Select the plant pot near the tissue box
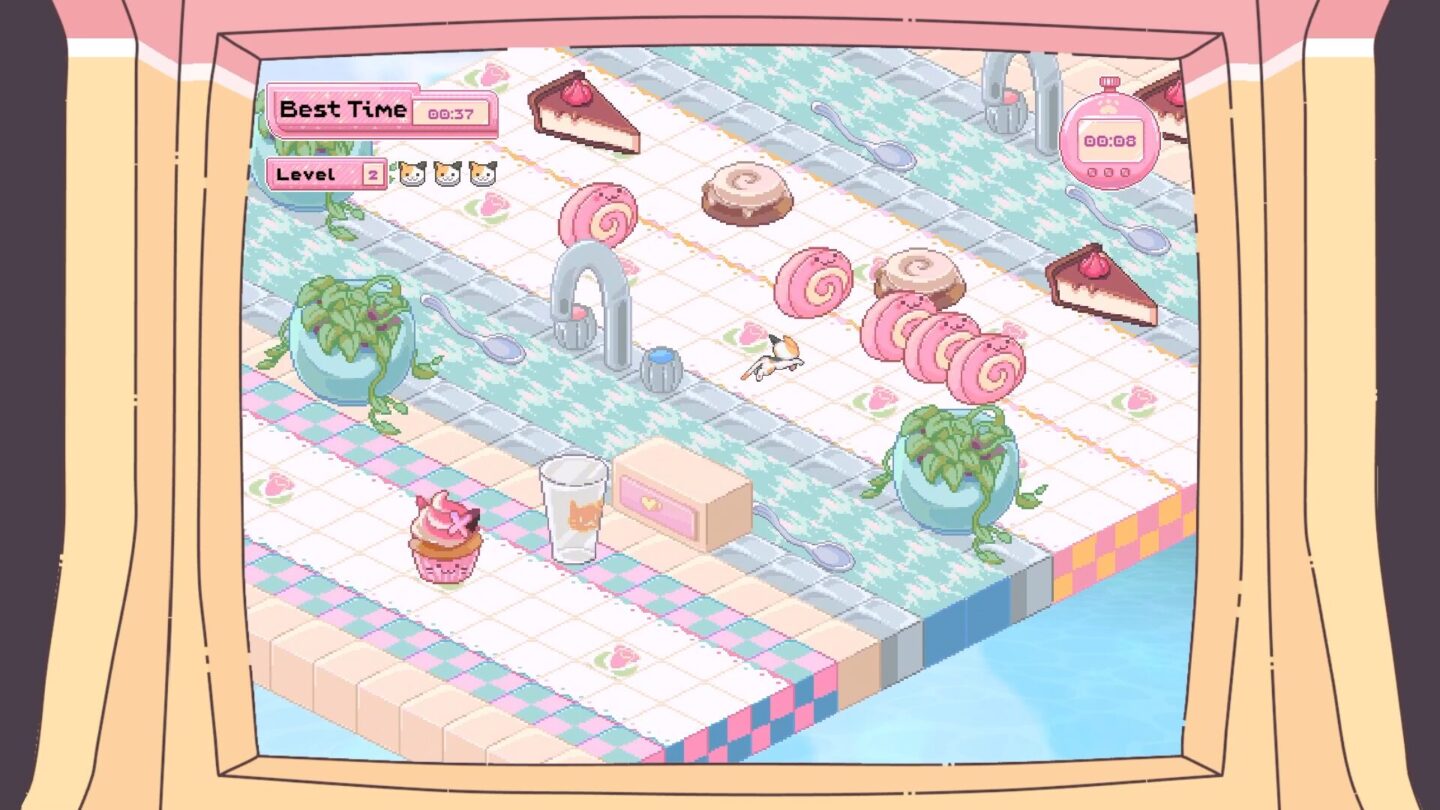The height and width of the screenshot is (810, 1440). (x=955, y=460)
